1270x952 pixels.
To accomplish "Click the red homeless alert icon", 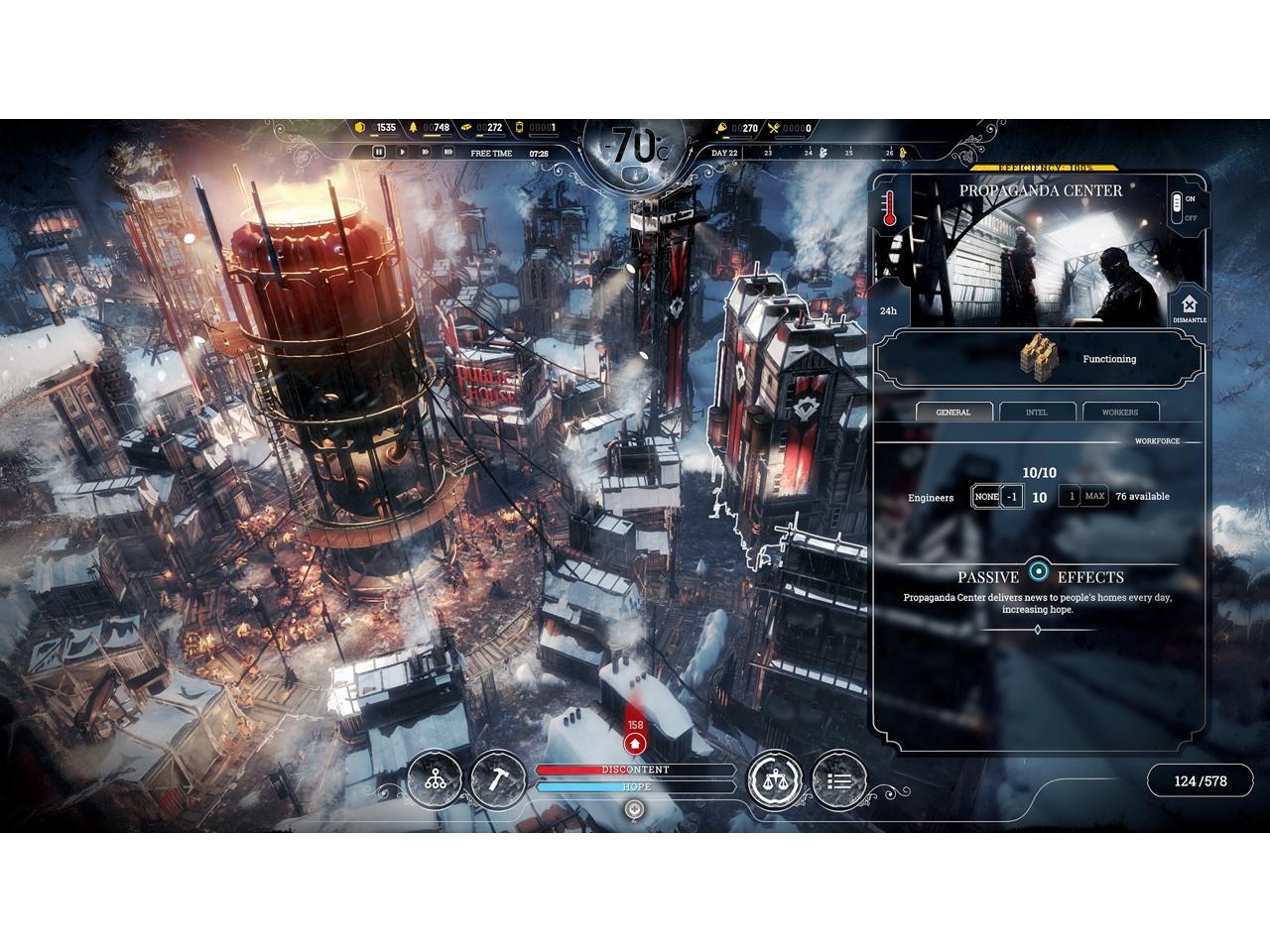I will pos(635,744).
